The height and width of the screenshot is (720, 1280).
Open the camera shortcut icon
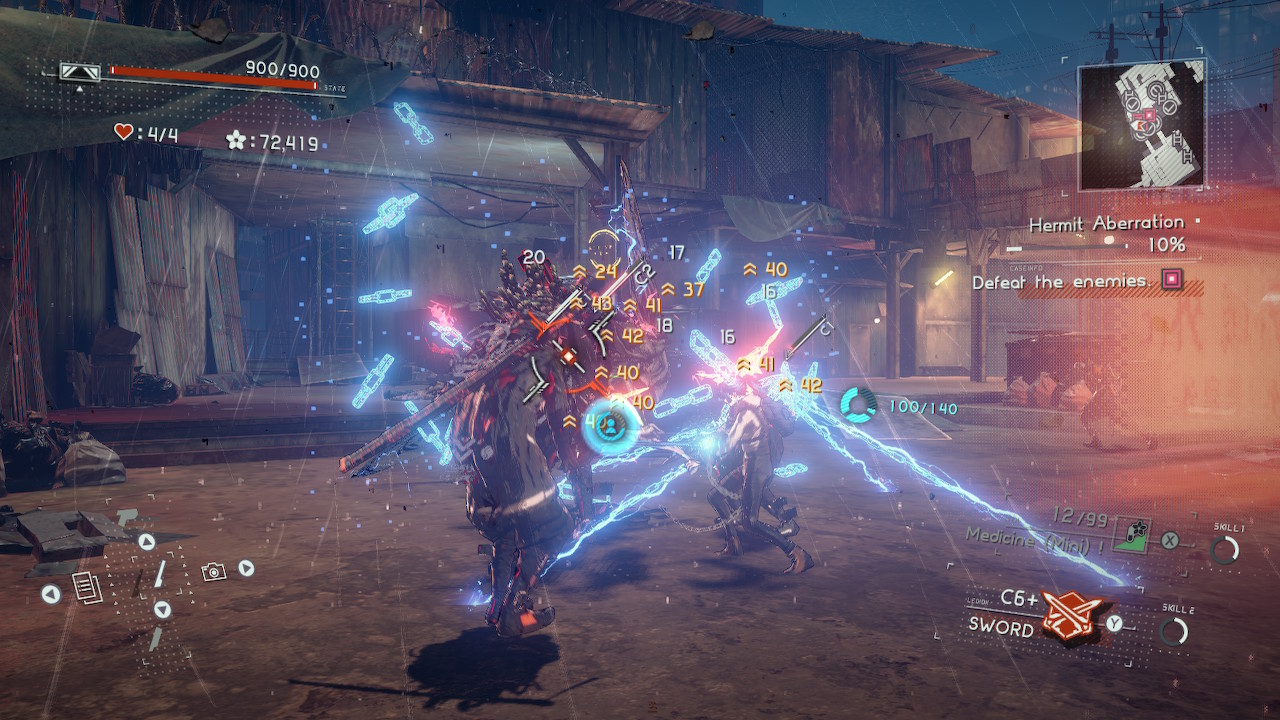point(212,571)
